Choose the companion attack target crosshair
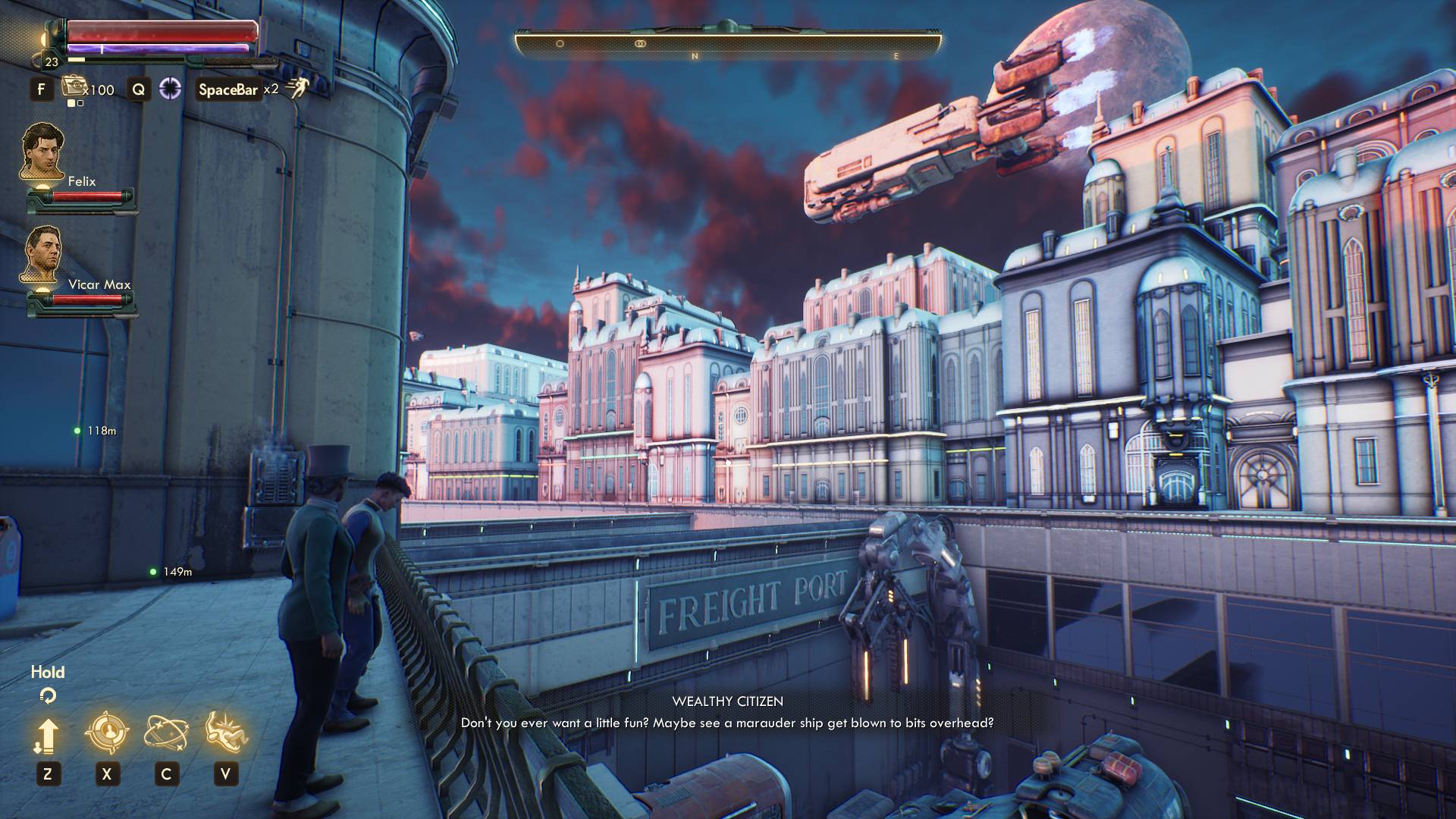 [106, 732]
